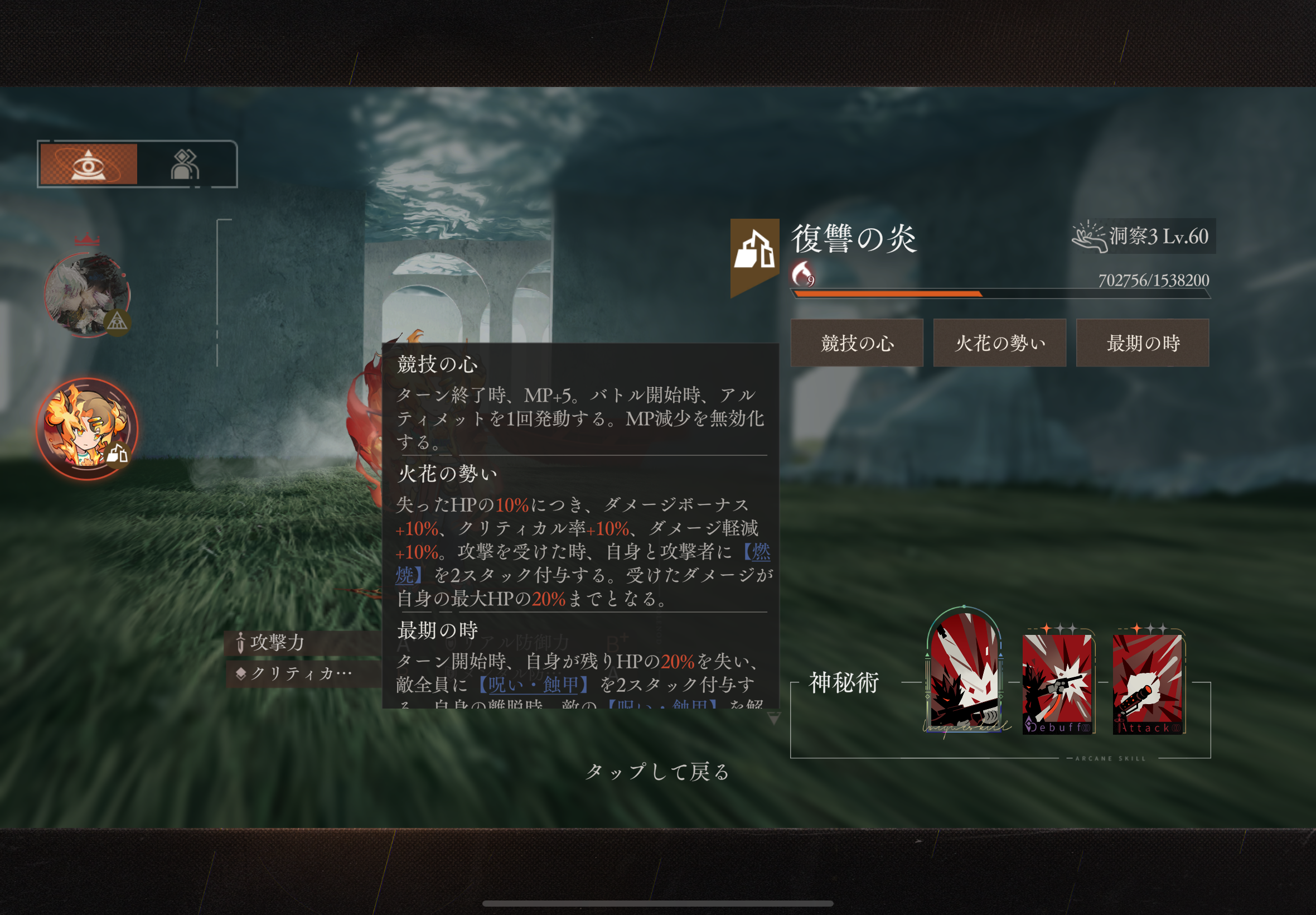This screenshot has height=915, width=1316.
Task: Select the eye-pyramid tab
Action: (x=89, y=165)
